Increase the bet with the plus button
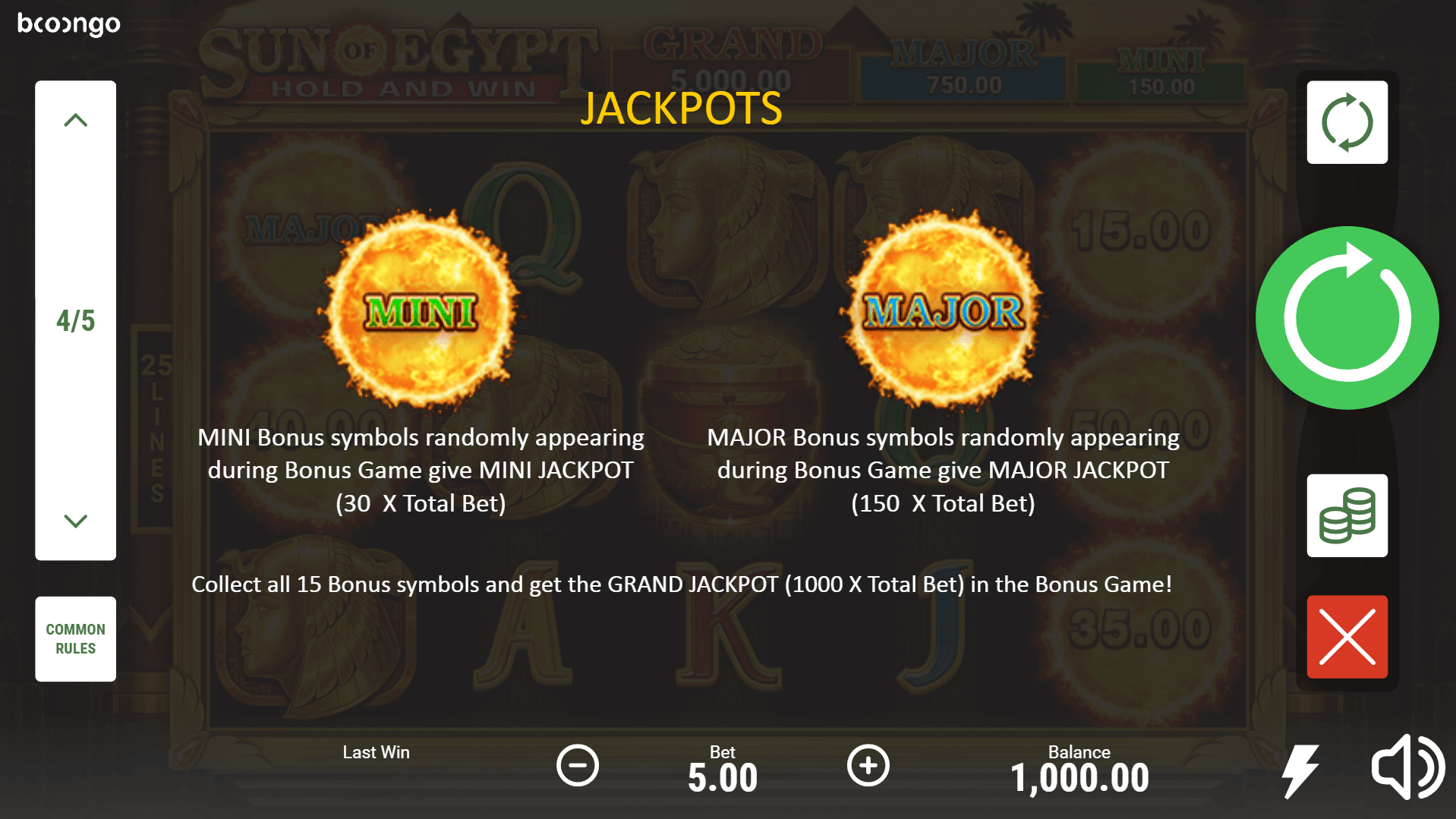The width and height of the screenshot is (1456, 819). [x=868, y=765]
